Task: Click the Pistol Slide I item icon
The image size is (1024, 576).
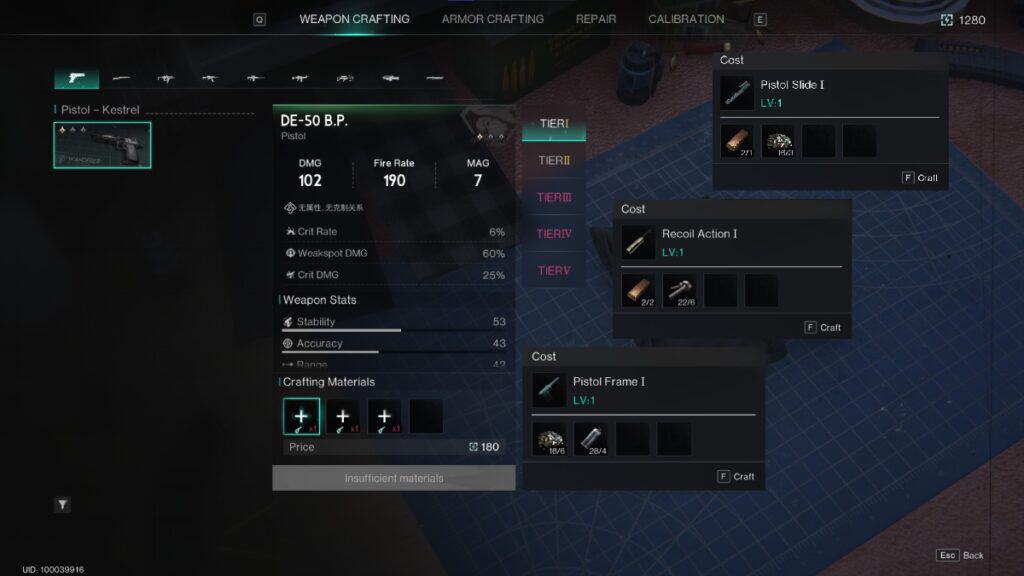Action: click(738, 93)
